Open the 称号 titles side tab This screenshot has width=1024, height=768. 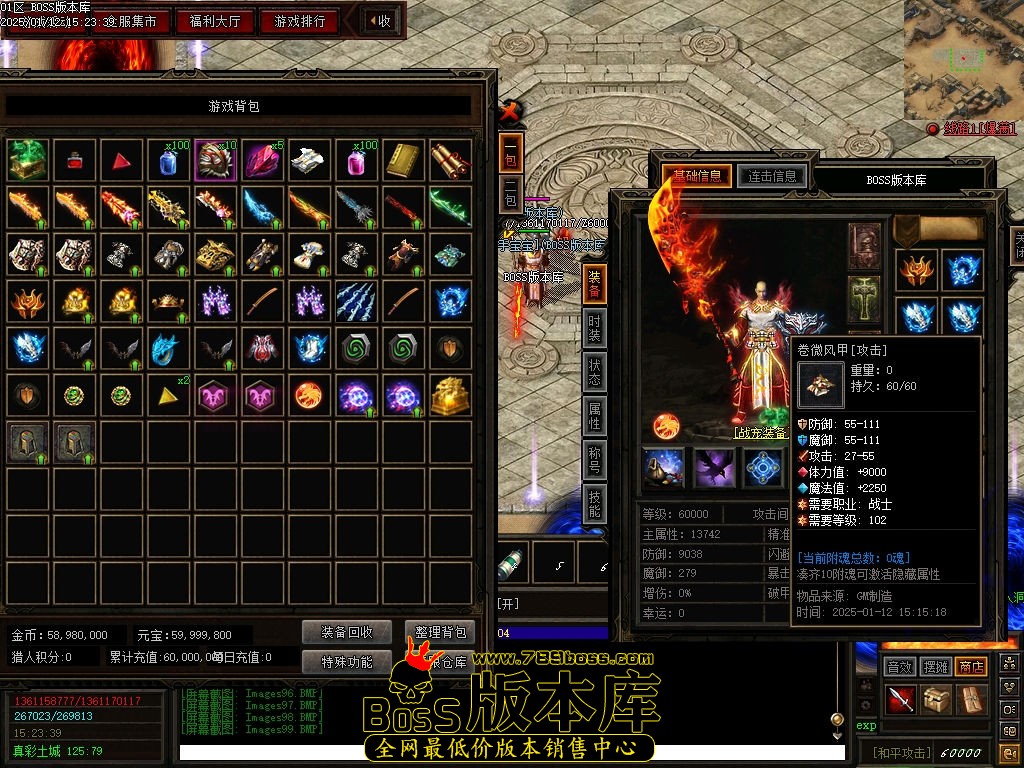[x=595, y=460]
